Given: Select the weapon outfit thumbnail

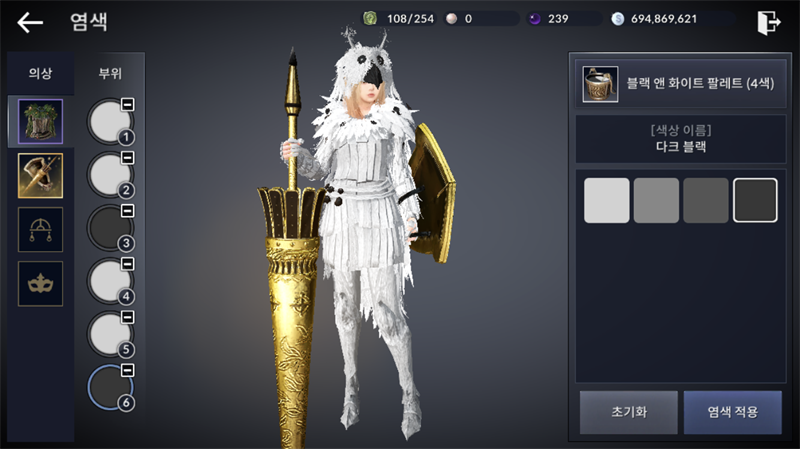Looking at the screenshot, I should click(x=40, y=175).
